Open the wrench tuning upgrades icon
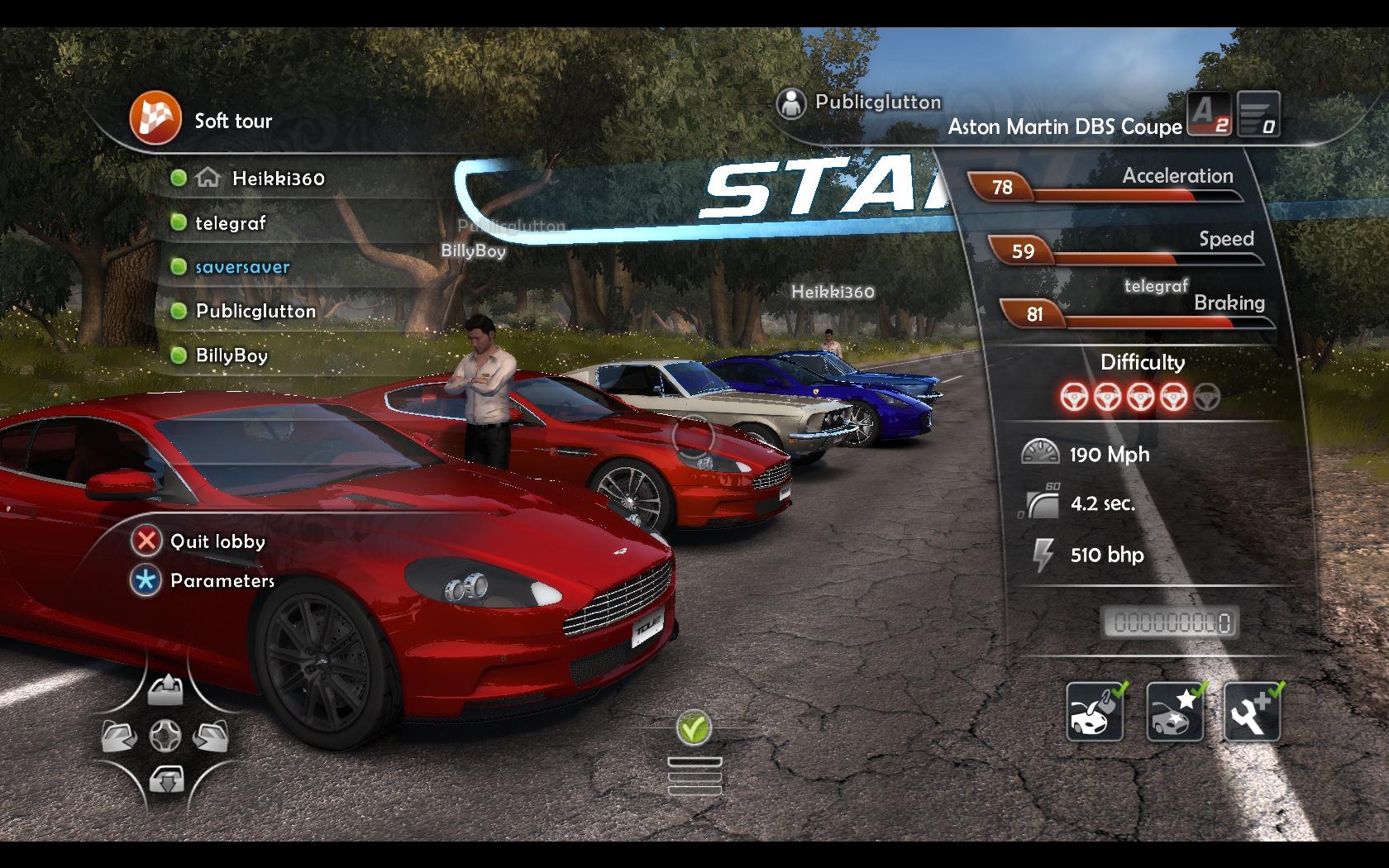This screenshot has width=1389, height=868. (1252, 712)
